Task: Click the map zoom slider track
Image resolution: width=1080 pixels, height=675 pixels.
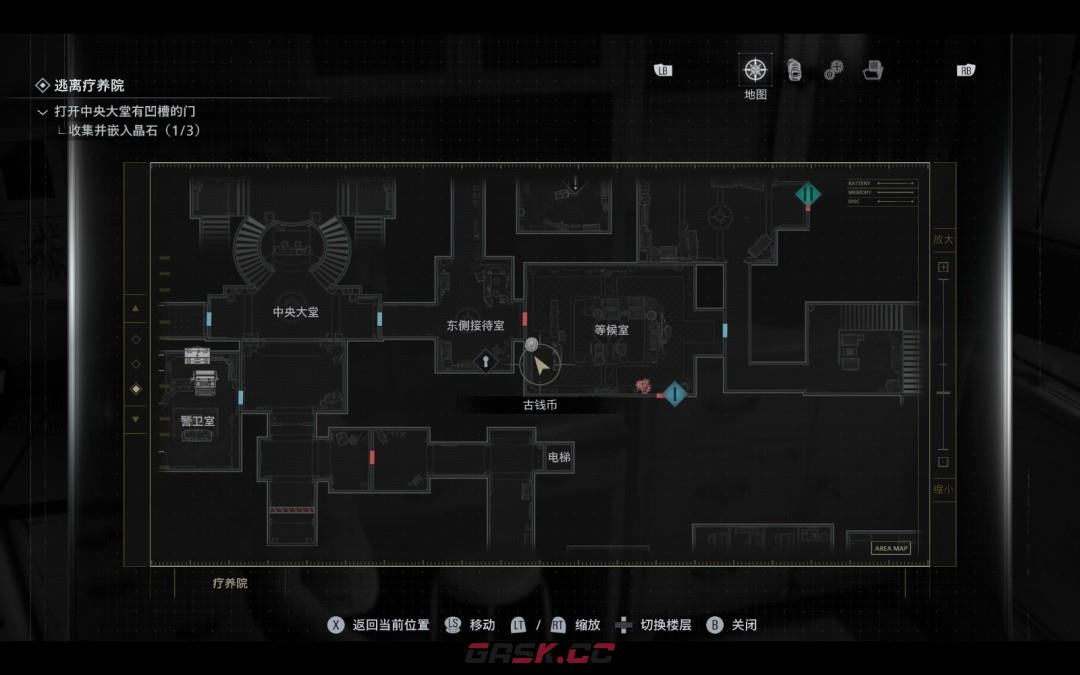Action: 943,365
